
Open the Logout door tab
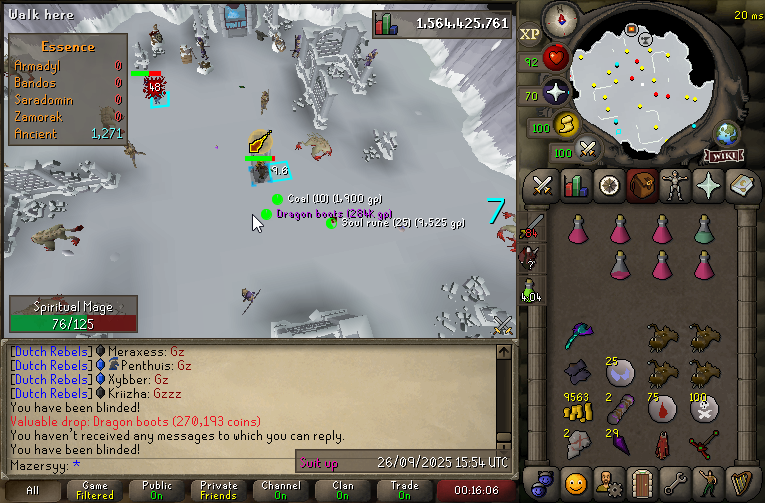click(x=642, y=481)
